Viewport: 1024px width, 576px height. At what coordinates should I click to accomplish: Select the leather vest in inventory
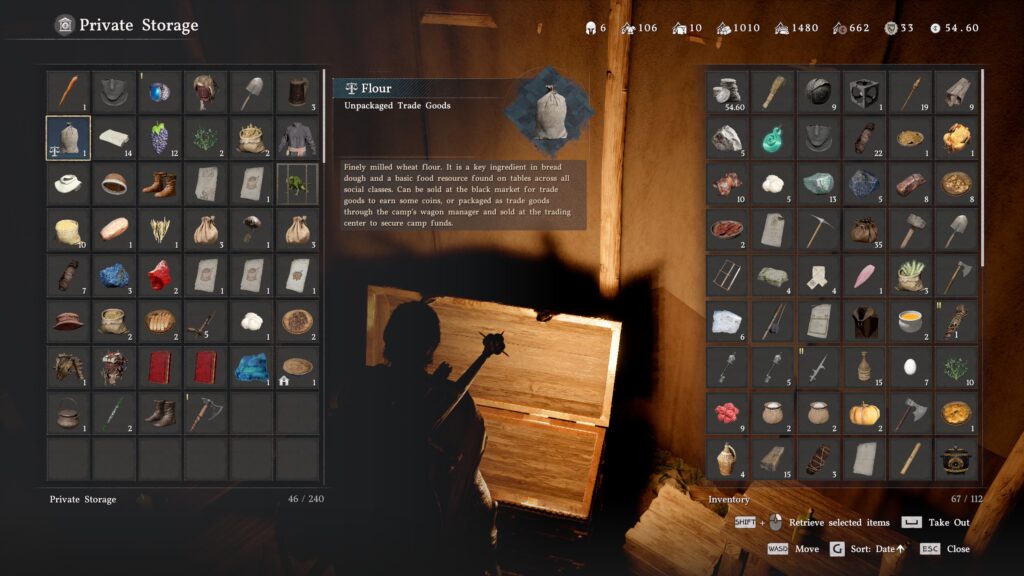click(865, 321)
